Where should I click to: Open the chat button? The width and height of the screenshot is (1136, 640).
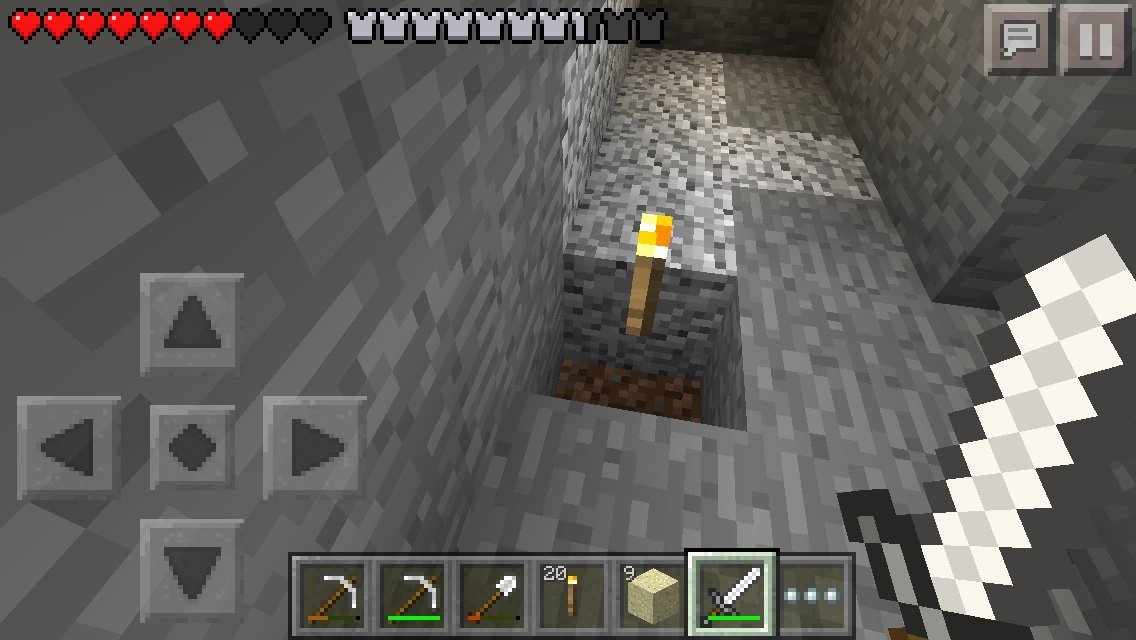[1018, 41]
